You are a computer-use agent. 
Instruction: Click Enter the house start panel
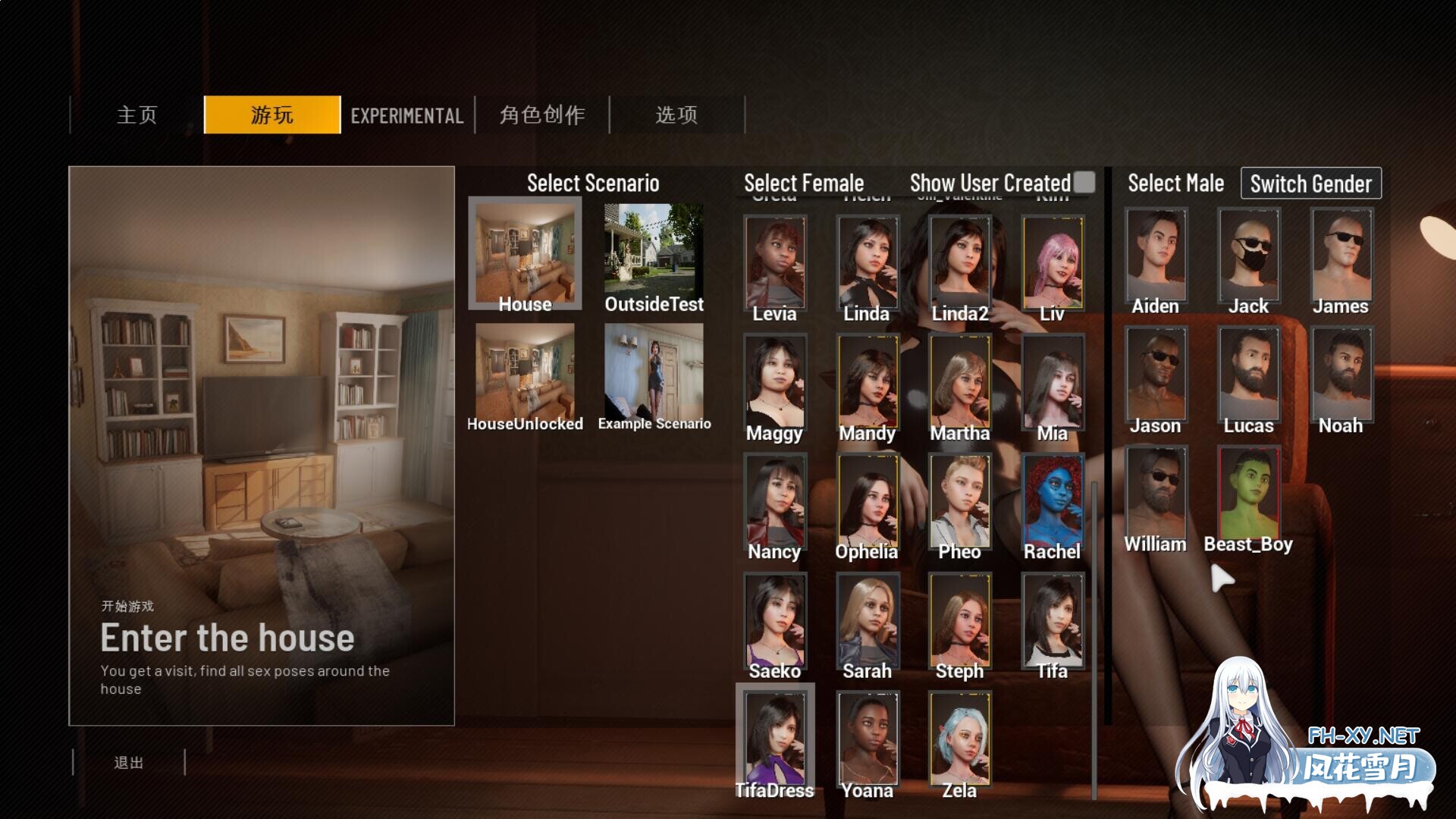(x=262, y=446)
